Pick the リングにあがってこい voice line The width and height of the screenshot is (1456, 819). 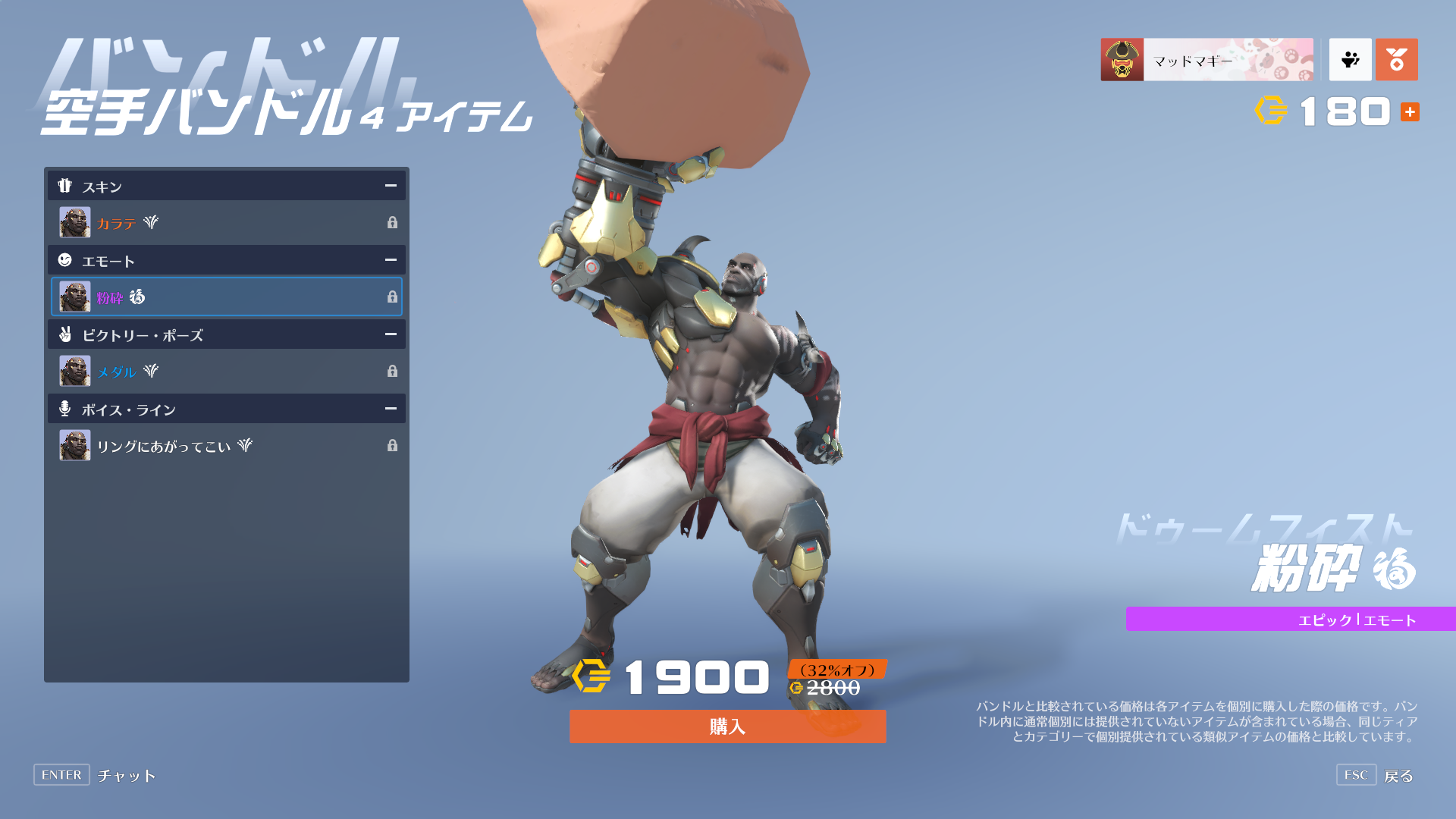(226, 445)
